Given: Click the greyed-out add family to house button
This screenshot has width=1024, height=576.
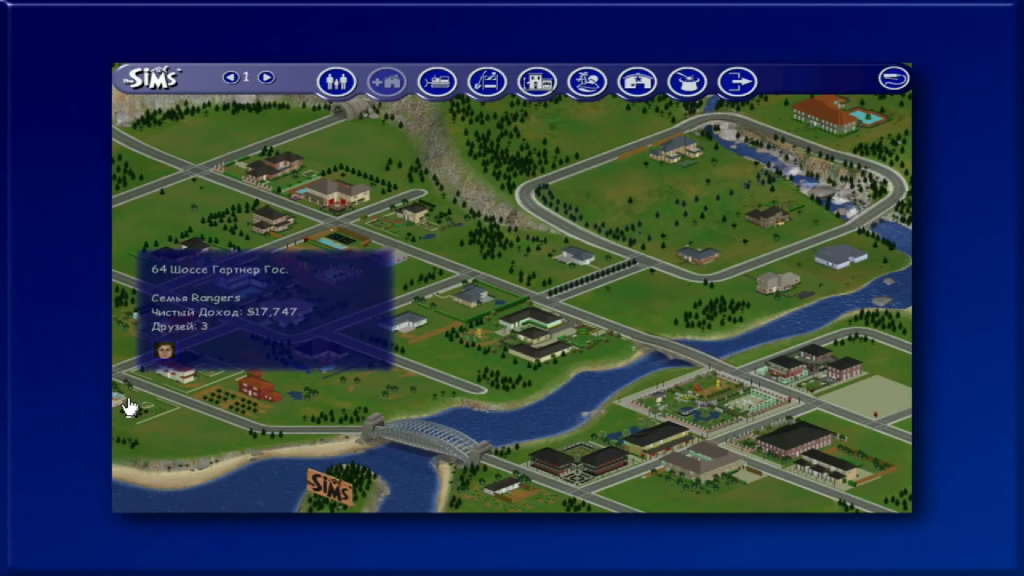Looking at the screenshot, I should [x=387, y=82].
